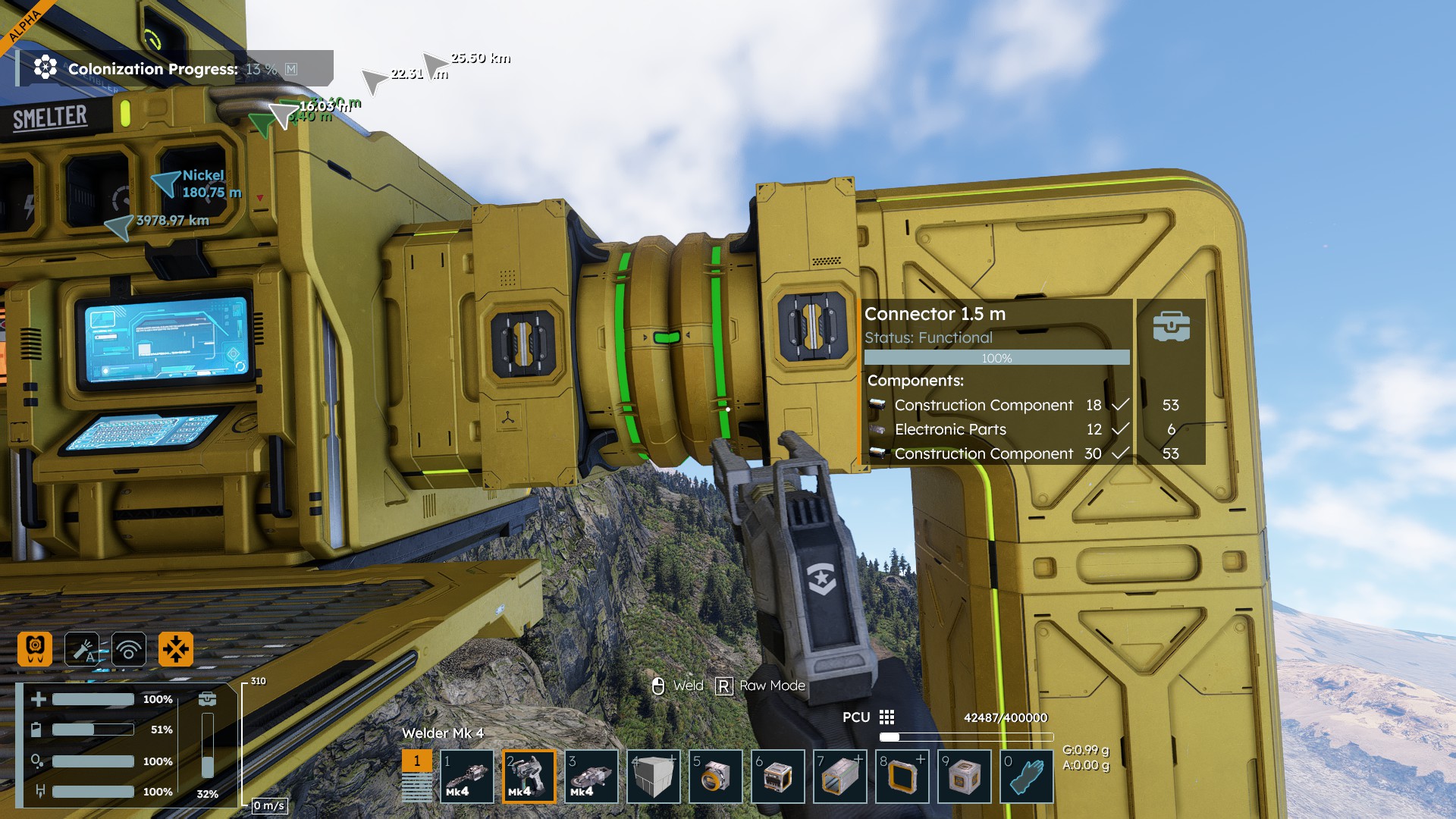Viewport: 1456px width, 819px height.
Task: Toggle the flashlight icon
Action: [x=82, y=649]
